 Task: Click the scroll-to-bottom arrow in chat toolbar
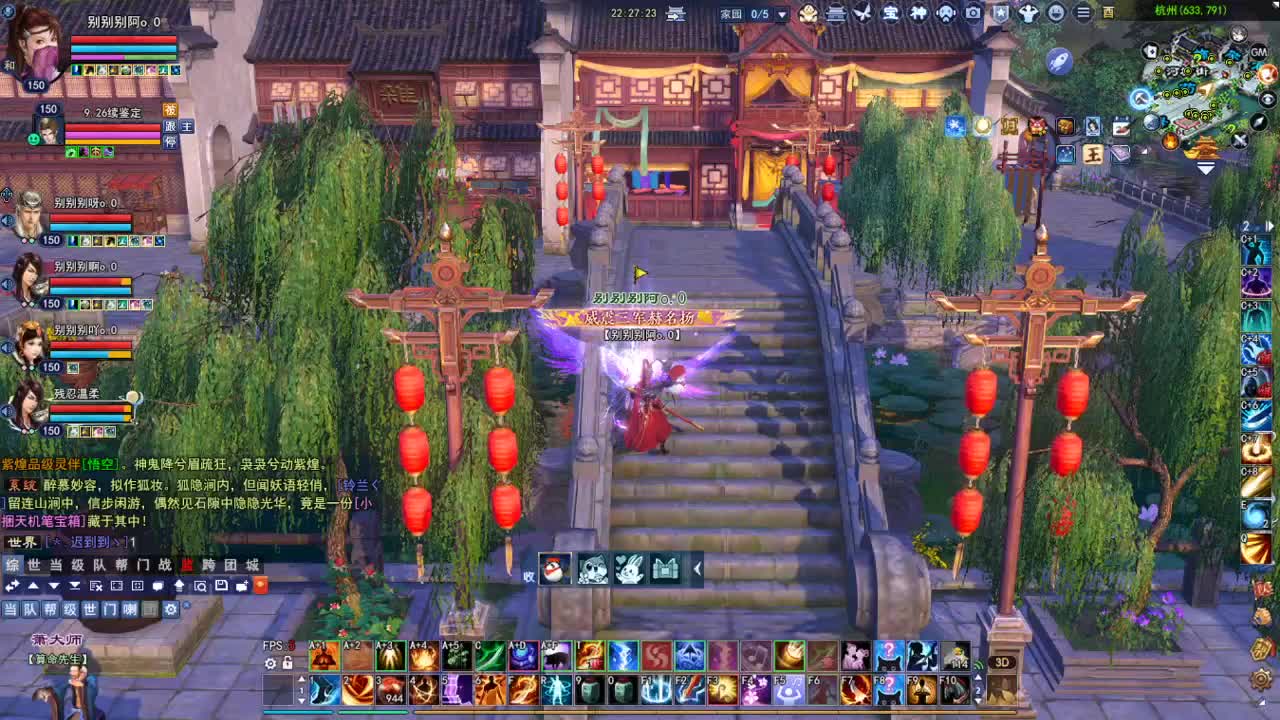[x=76, y=586]
